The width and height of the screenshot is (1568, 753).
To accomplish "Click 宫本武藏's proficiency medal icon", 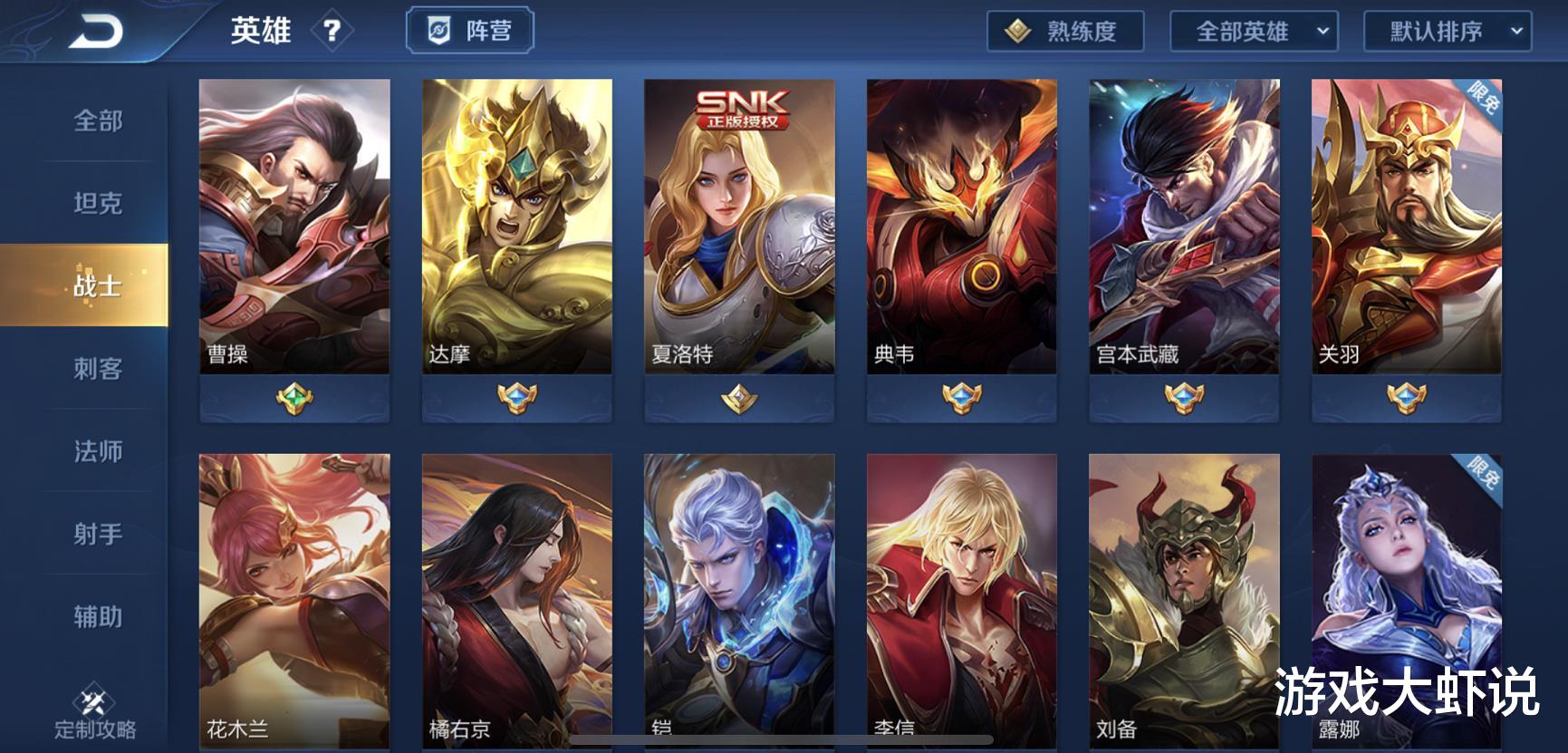I will (x=1184, y=396).
